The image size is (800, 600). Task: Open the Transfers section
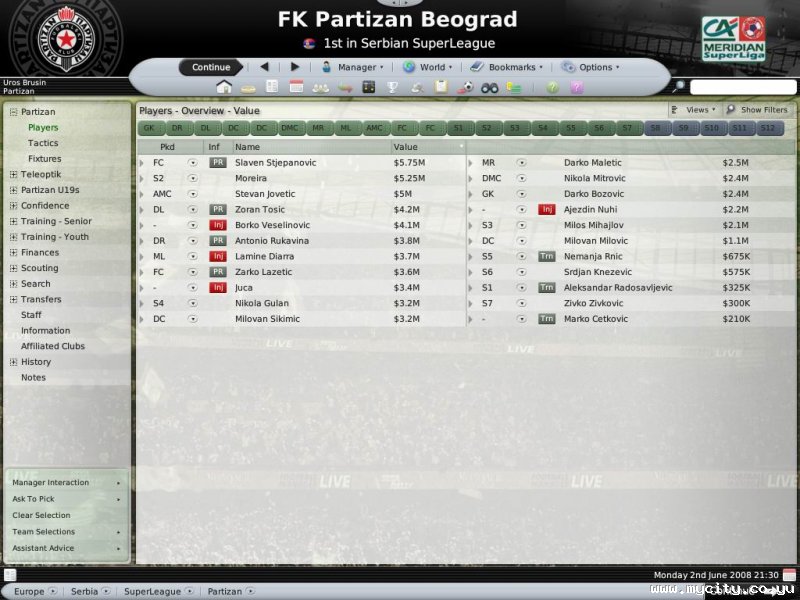pos(41,299)
